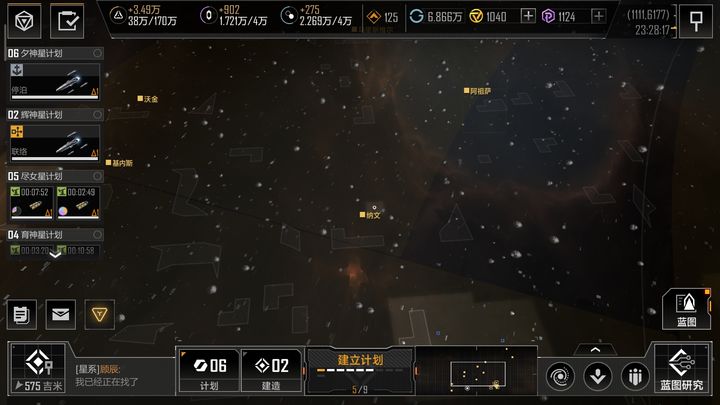Select the 06 夕神星计划 fleet card

(54, 80)
